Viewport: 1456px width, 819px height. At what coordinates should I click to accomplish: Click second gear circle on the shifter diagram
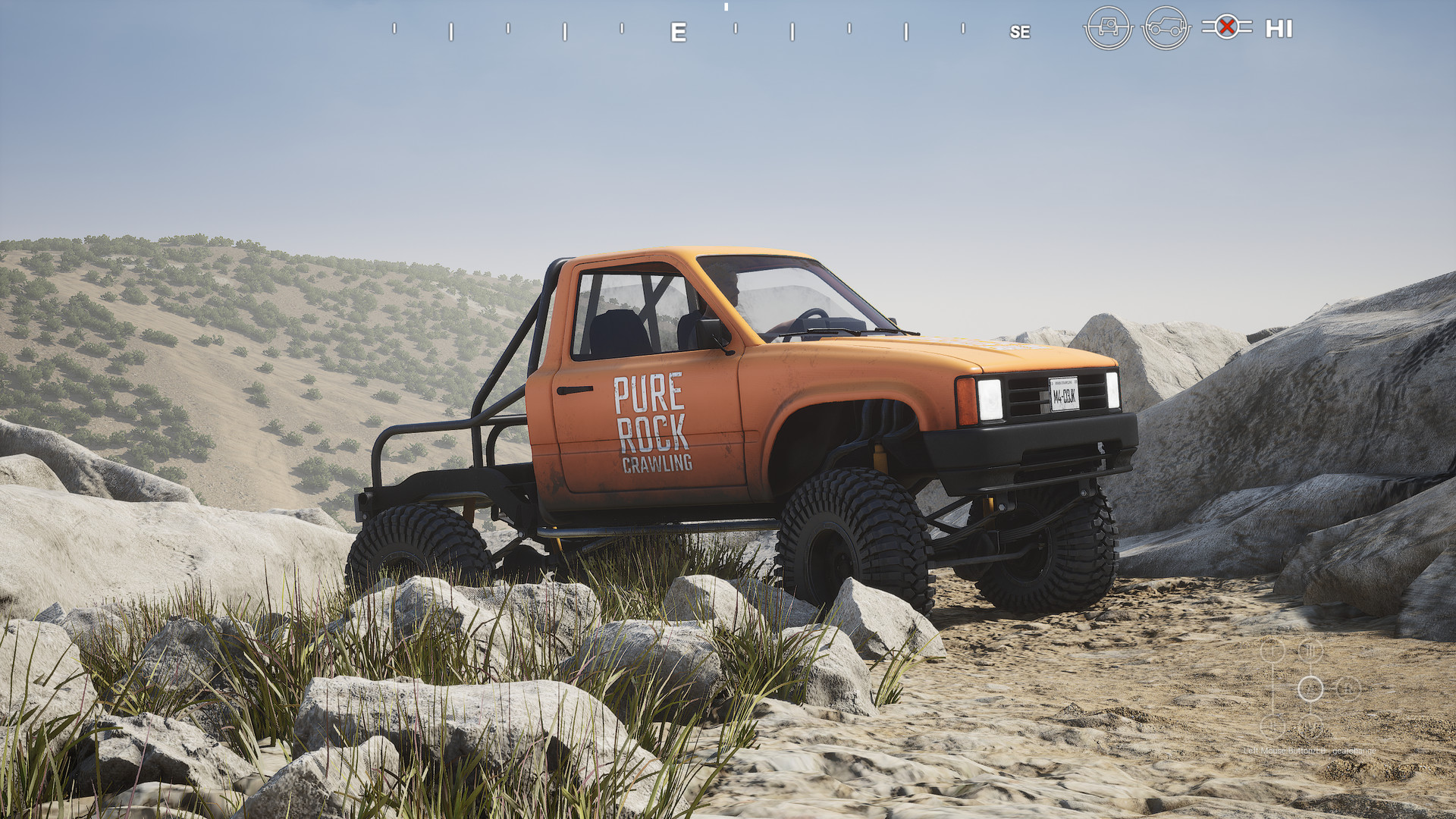(x=1272, y=727)
